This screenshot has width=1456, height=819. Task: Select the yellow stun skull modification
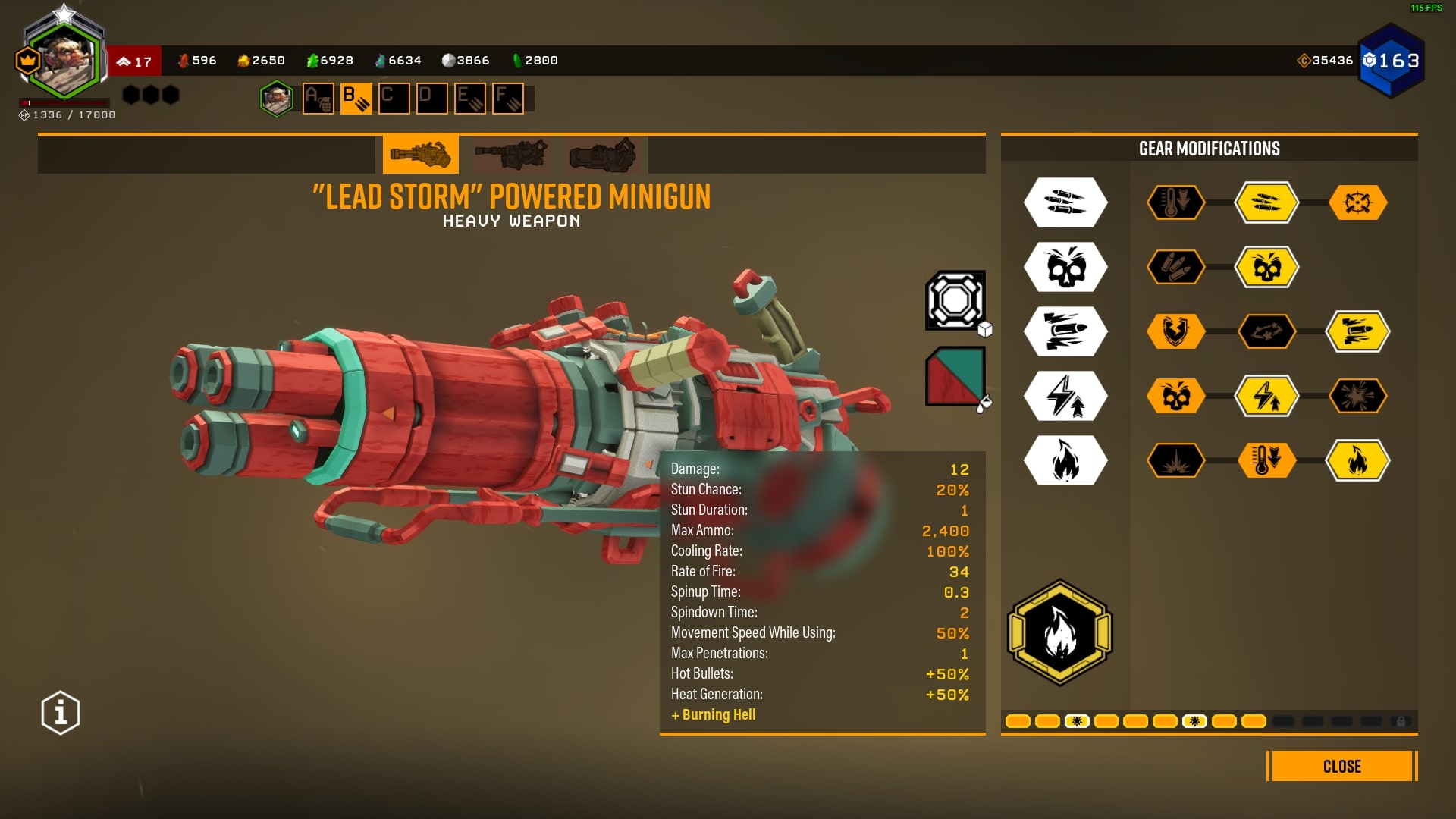(x=1267, y=267)
